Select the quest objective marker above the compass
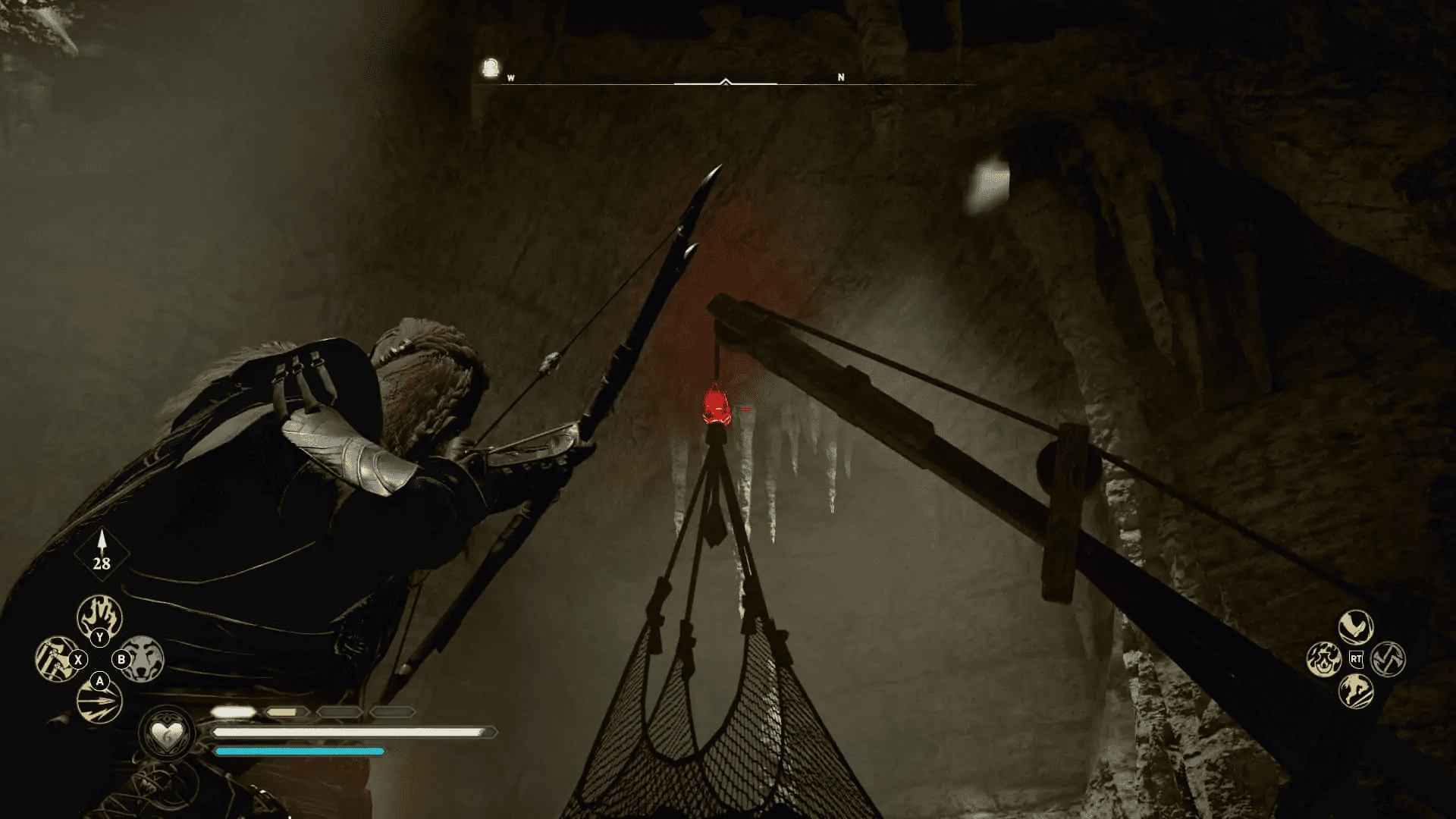 [489, 67]
